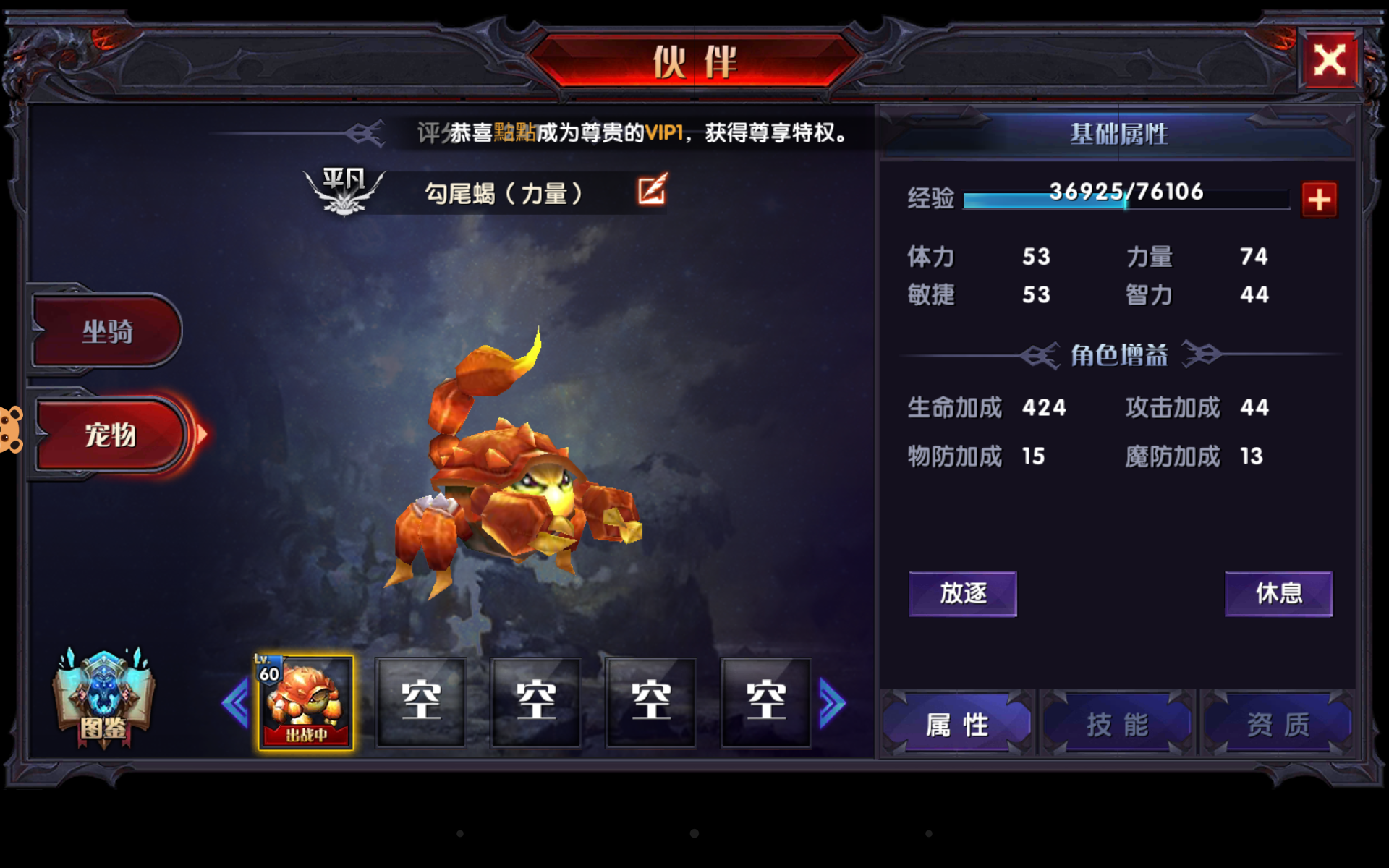Switch to the 技能 skills tab

(x=1116, y=723)
